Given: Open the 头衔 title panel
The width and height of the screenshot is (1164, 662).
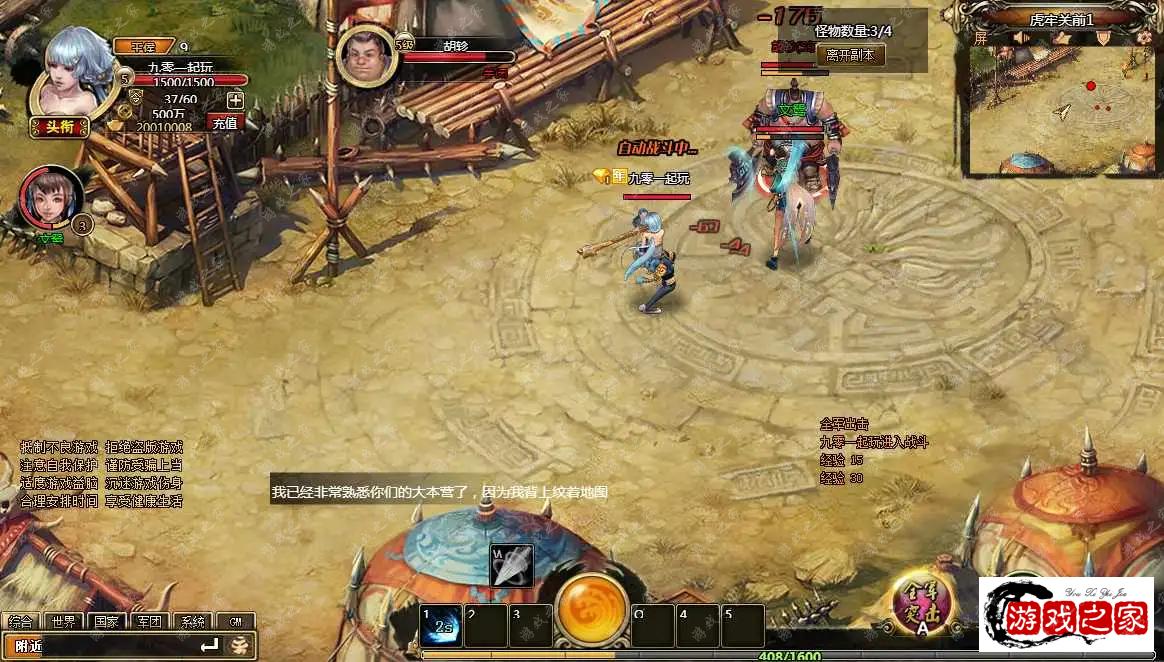Looking at the screenshot, I should [59, 126].
